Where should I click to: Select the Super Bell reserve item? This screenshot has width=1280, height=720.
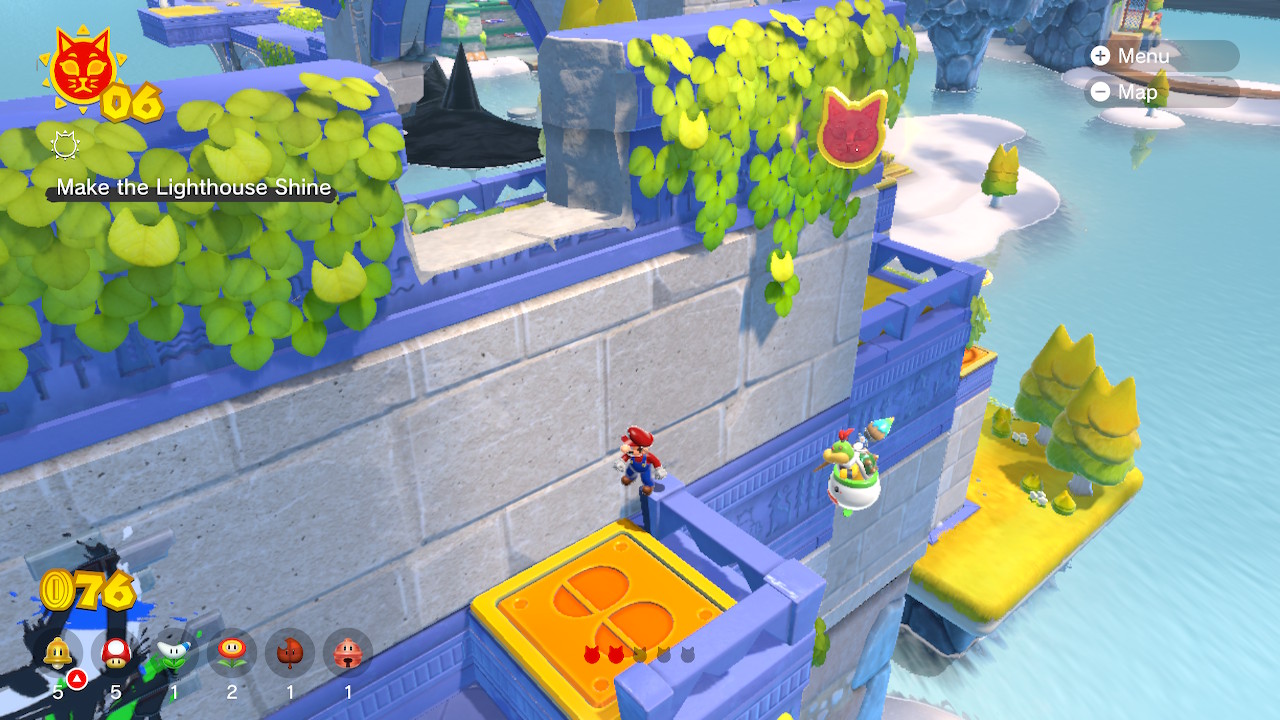(58, 654)
